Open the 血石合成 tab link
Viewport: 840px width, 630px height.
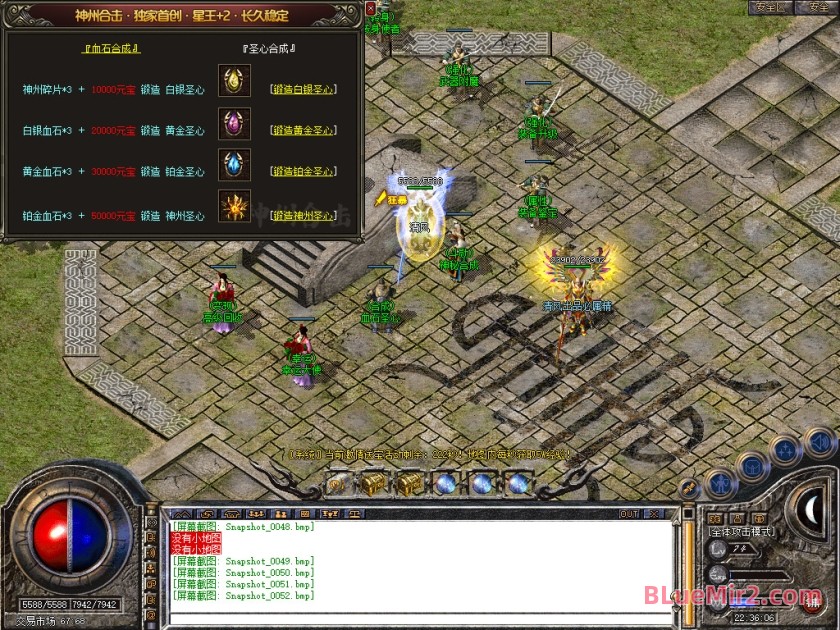(110, 48)
